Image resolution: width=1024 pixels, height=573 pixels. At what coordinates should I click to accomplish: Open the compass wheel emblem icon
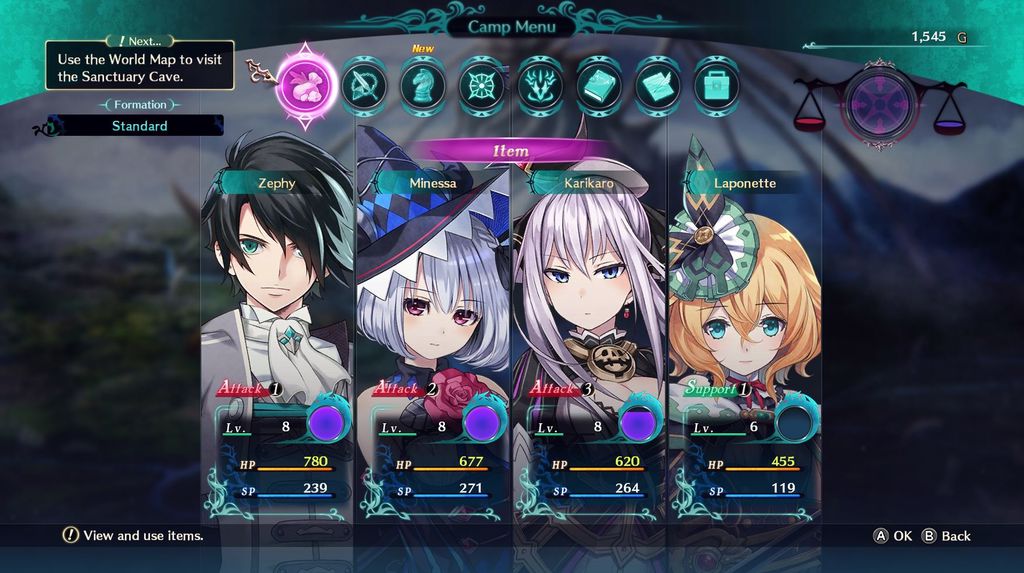(x=482, y=87)
